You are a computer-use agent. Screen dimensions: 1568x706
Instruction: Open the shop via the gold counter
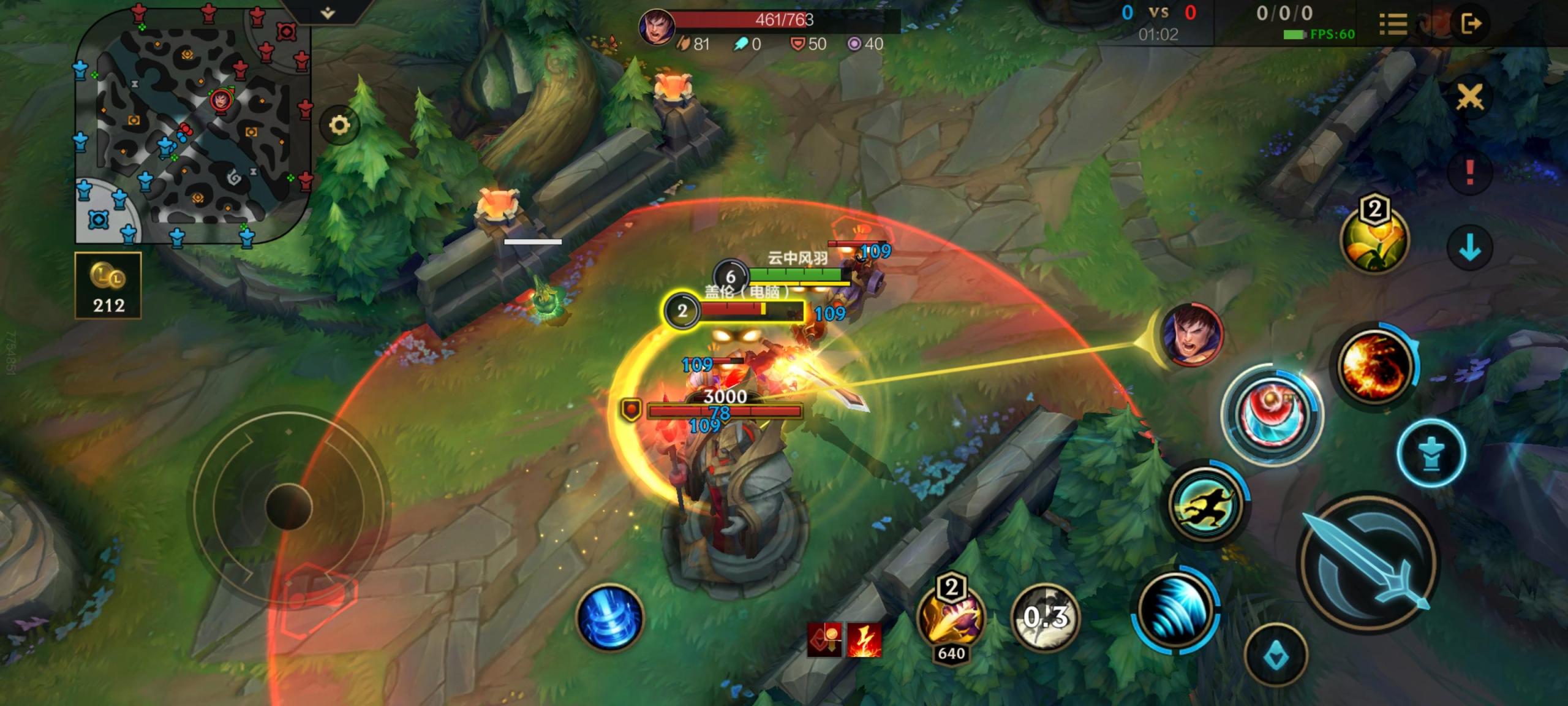[108, 285]
